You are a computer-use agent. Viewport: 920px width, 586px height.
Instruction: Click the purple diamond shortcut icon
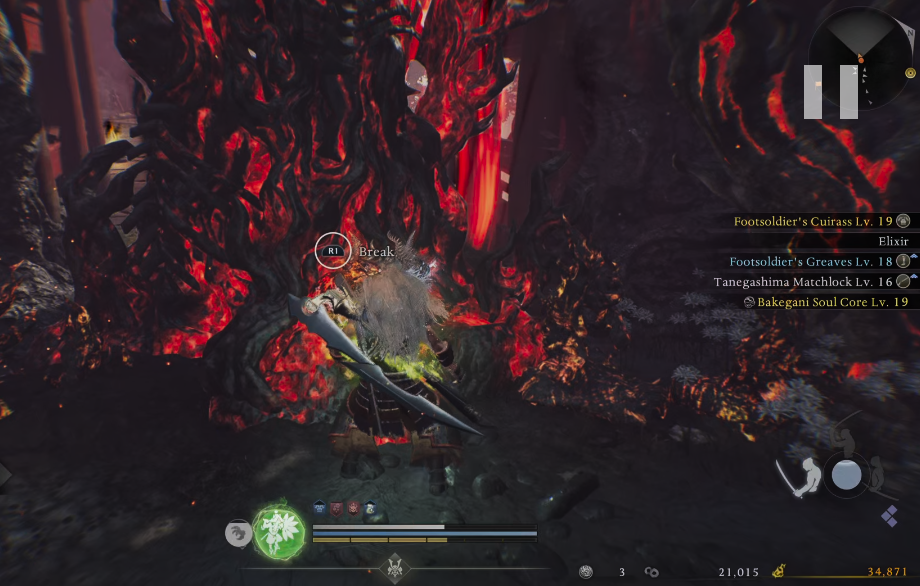click(x=889, y=515)
